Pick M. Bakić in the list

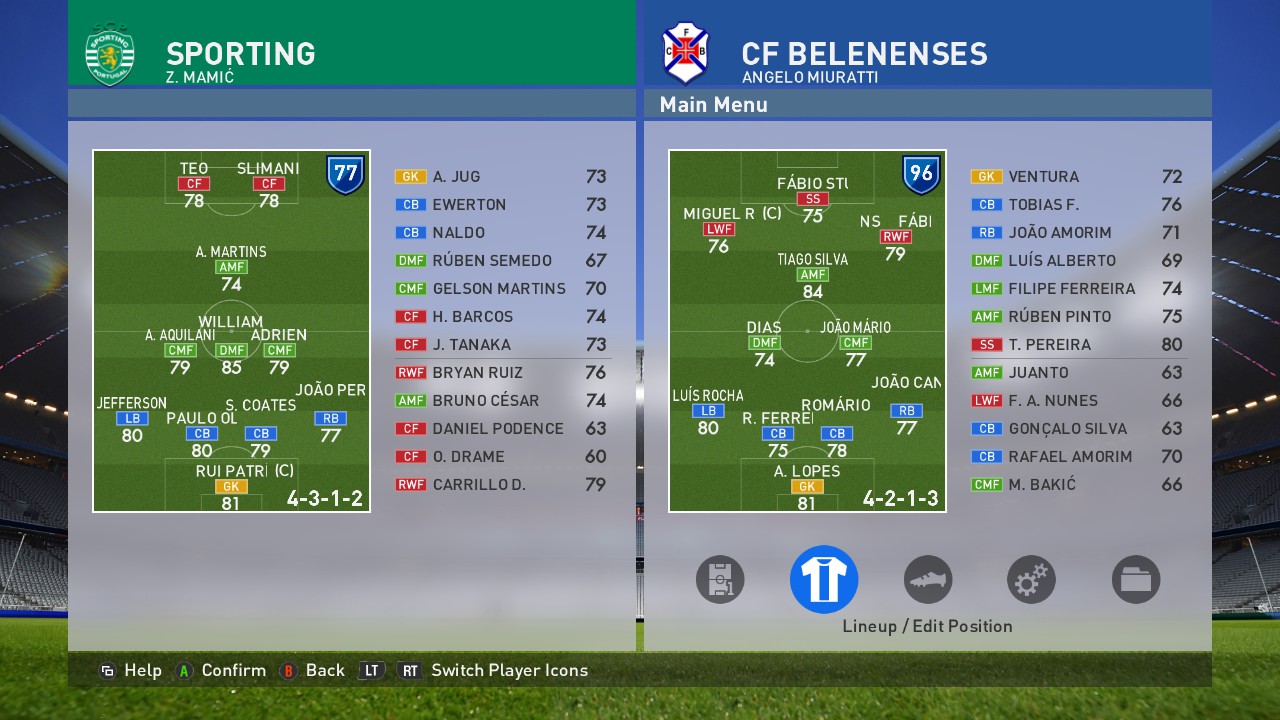coord(1076,485)
